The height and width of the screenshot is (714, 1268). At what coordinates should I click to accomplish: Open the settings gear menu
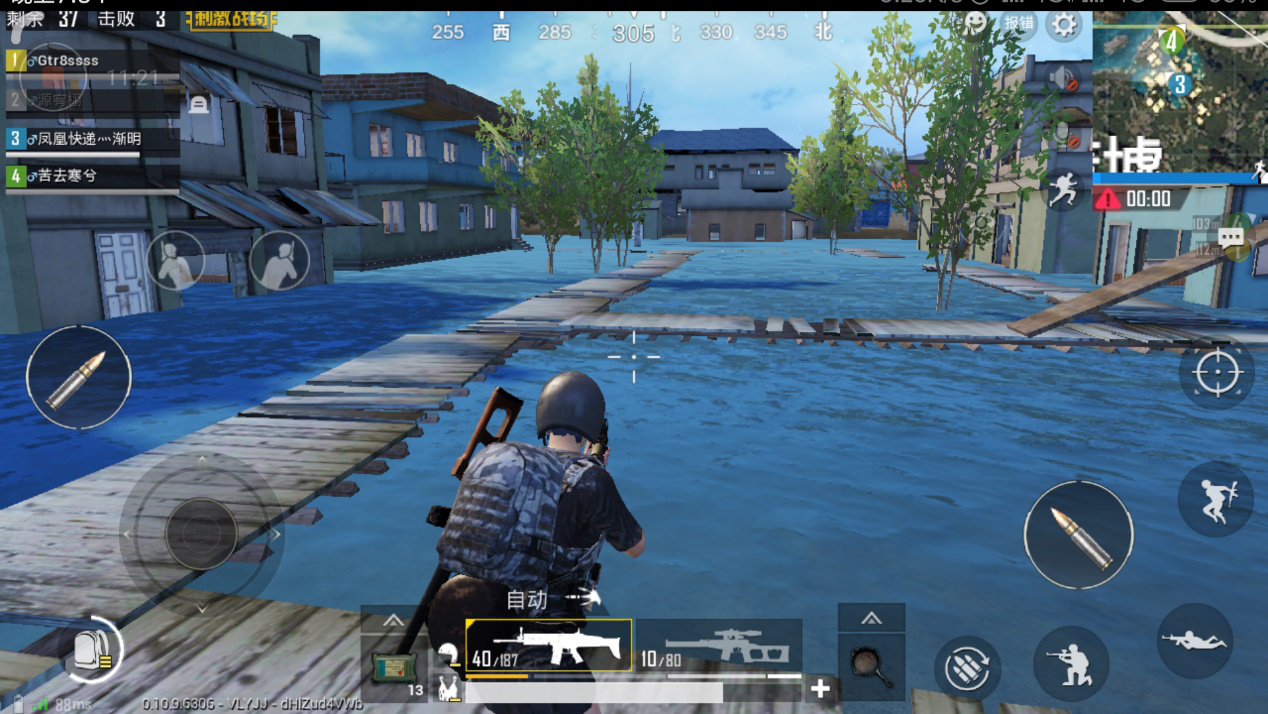(x=1064, y=25)
